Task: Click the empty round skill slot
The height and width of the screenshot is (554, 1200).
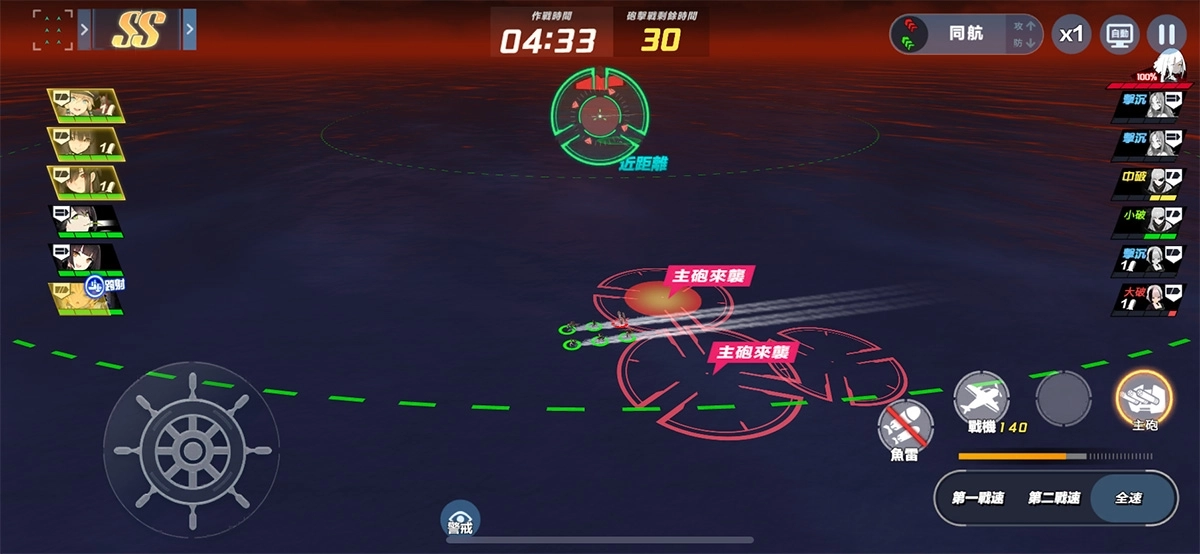Action: (1063, 398)
